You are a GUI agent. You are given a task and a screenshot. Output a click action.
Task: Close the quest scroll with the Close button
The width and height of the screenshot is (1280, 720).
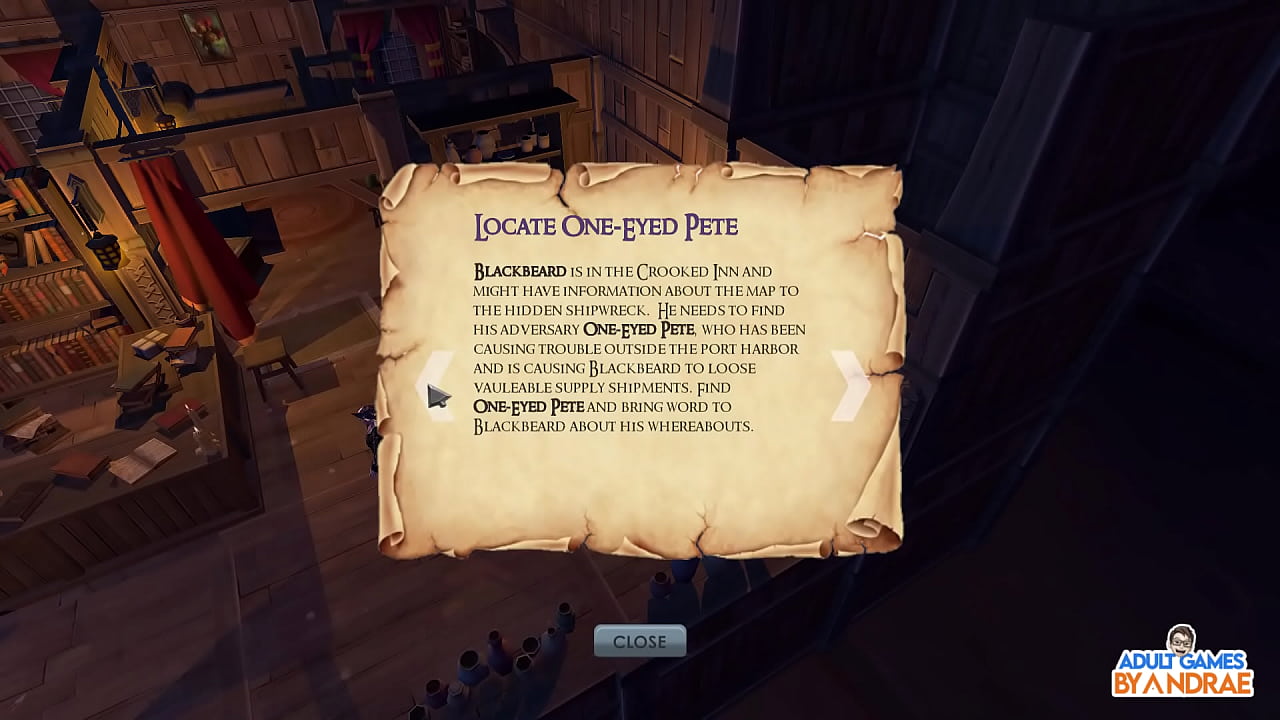[639, 642]
